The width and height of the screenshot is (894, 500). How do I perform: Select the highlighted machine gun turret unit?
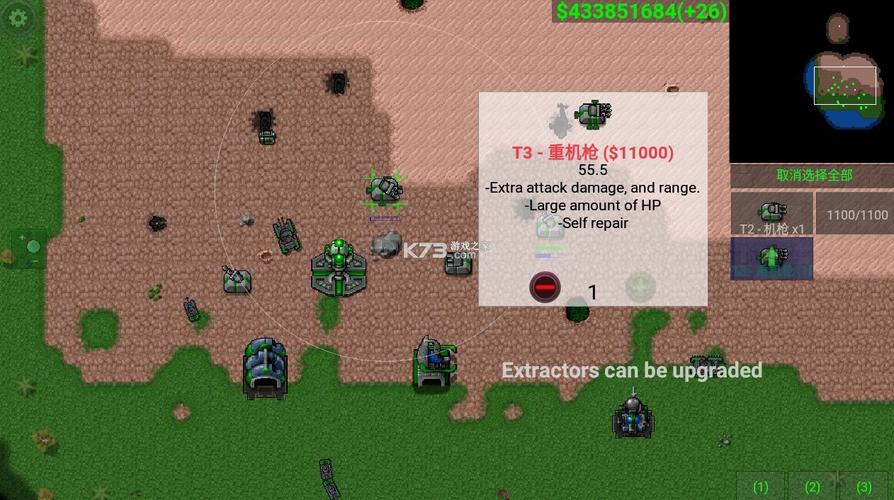(385, 188)
